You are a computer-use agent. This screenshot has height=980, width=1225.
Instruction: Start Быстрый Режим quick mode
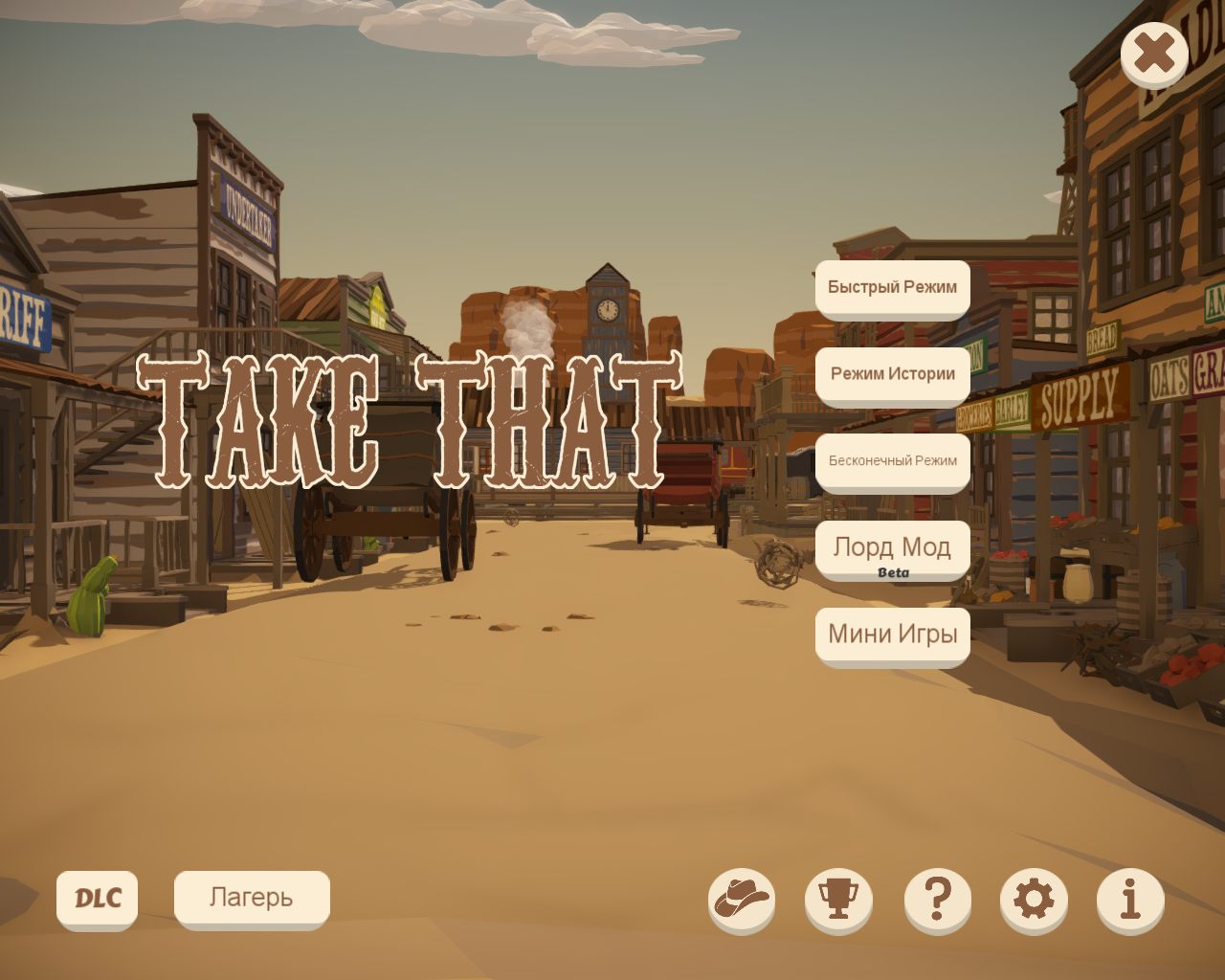(892, 287)
